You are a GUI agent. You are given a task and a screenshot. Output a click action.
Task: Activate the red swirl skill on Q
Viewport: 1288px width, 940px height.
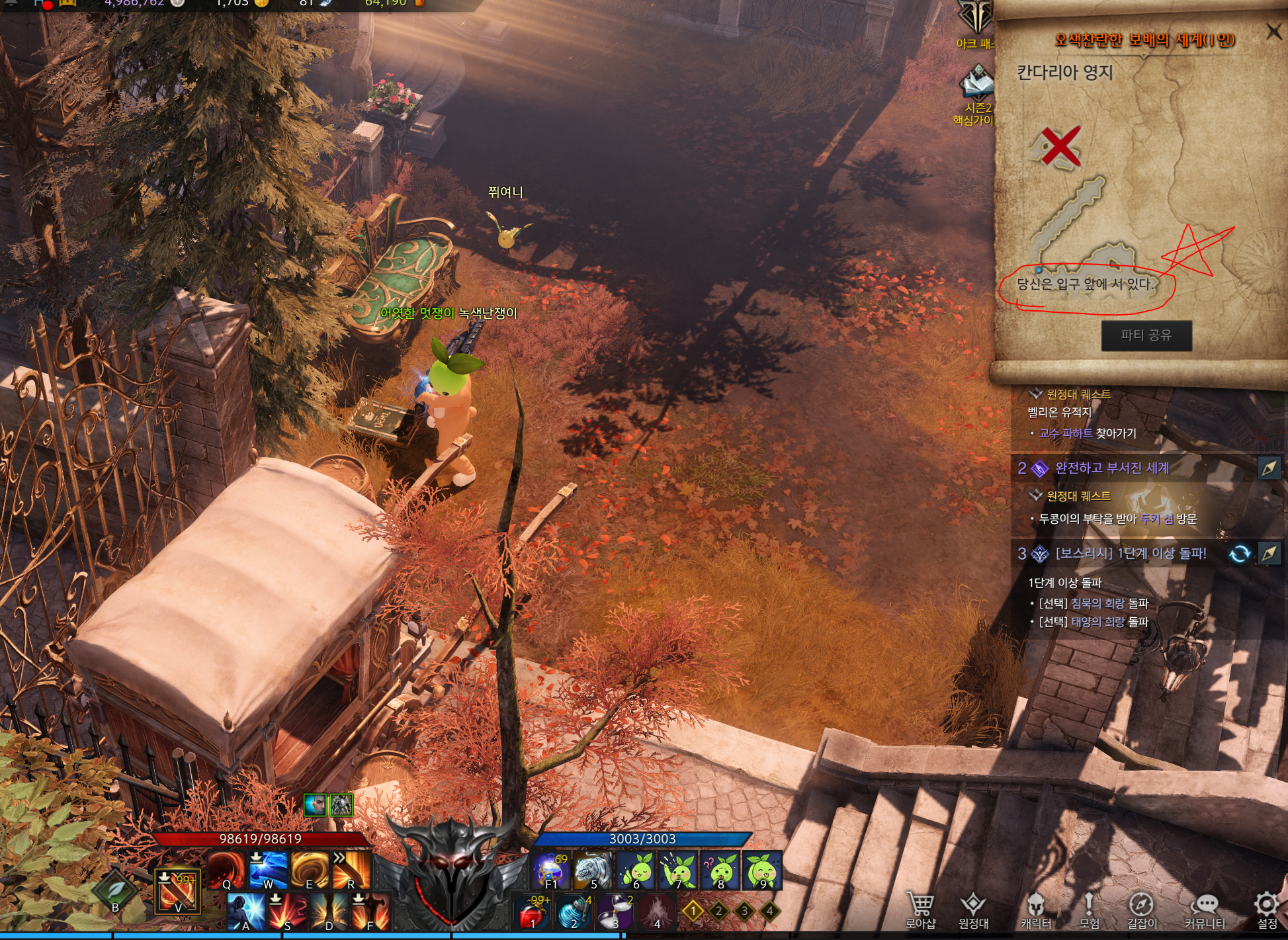226,870
